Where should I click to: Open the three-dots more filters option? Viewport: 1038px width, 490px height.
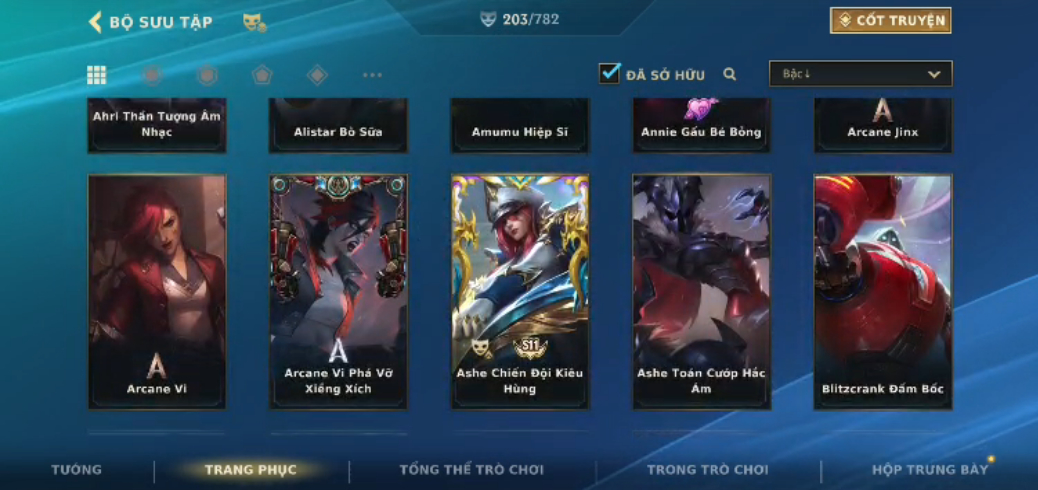click(x=372, y=75)
